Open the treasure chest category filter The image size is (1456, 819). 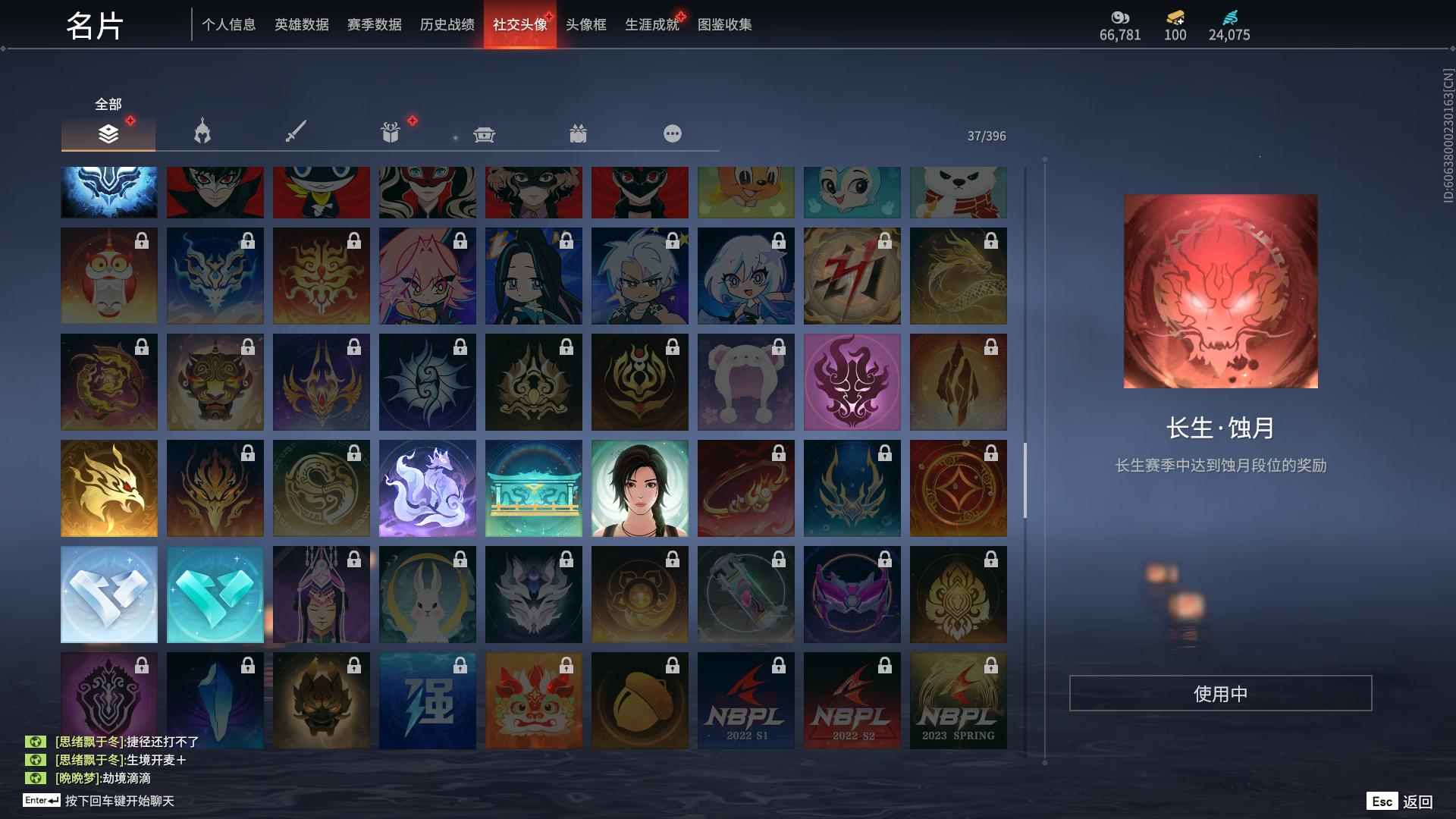484,133
